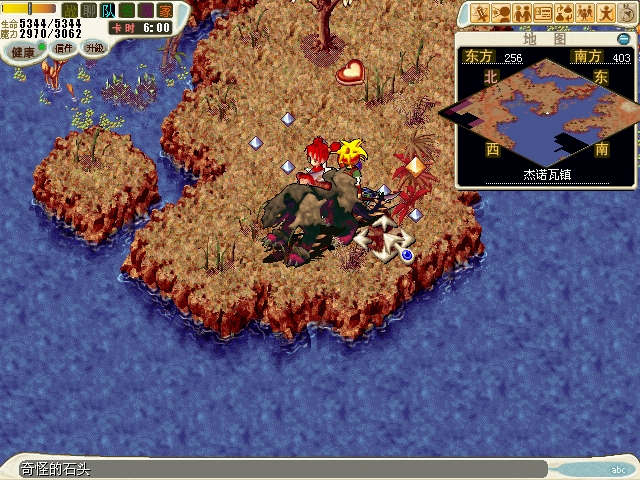
Task: Click the 升級 level up button
Action: tap(93, 47)
